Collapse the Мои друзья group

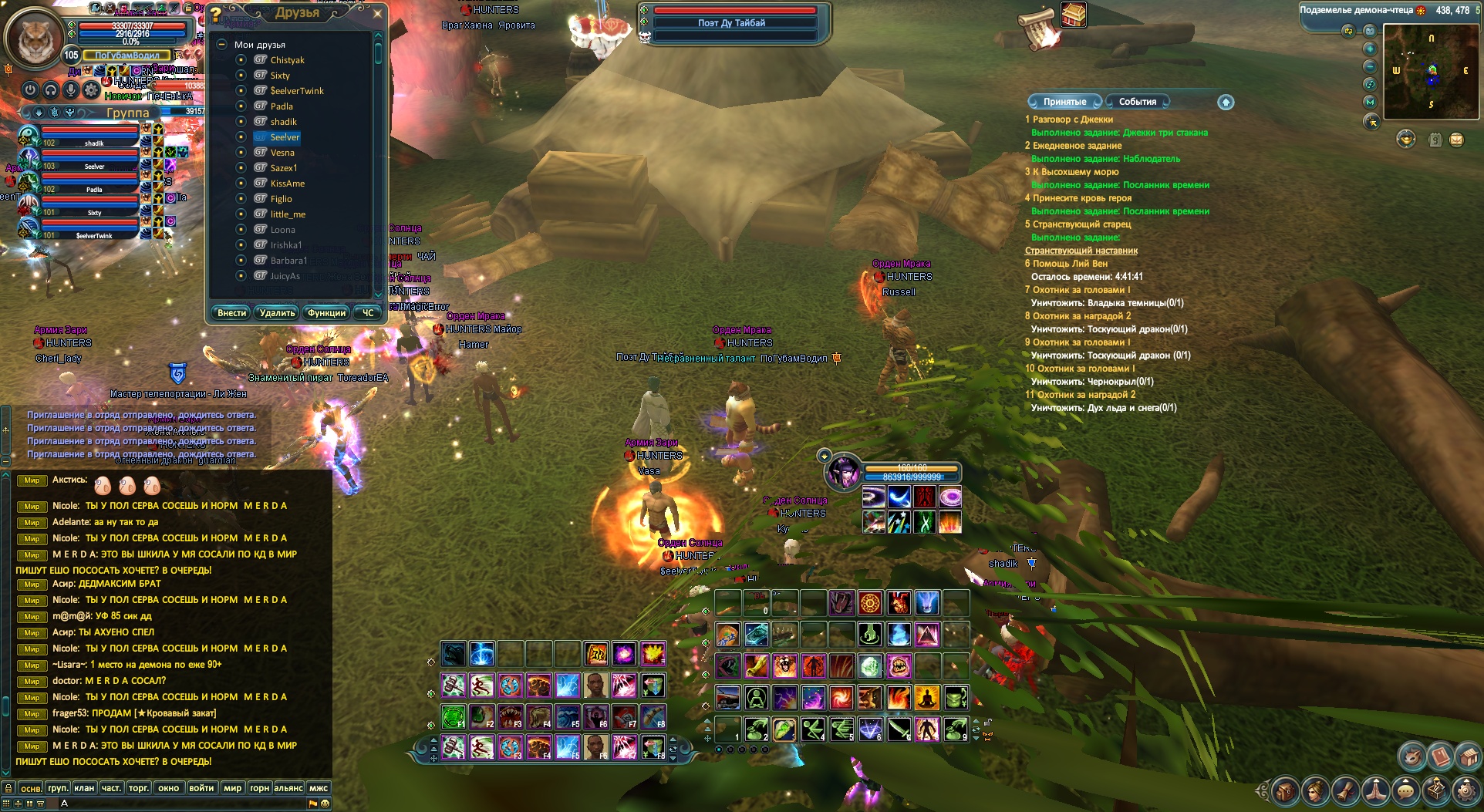(222, 45)
